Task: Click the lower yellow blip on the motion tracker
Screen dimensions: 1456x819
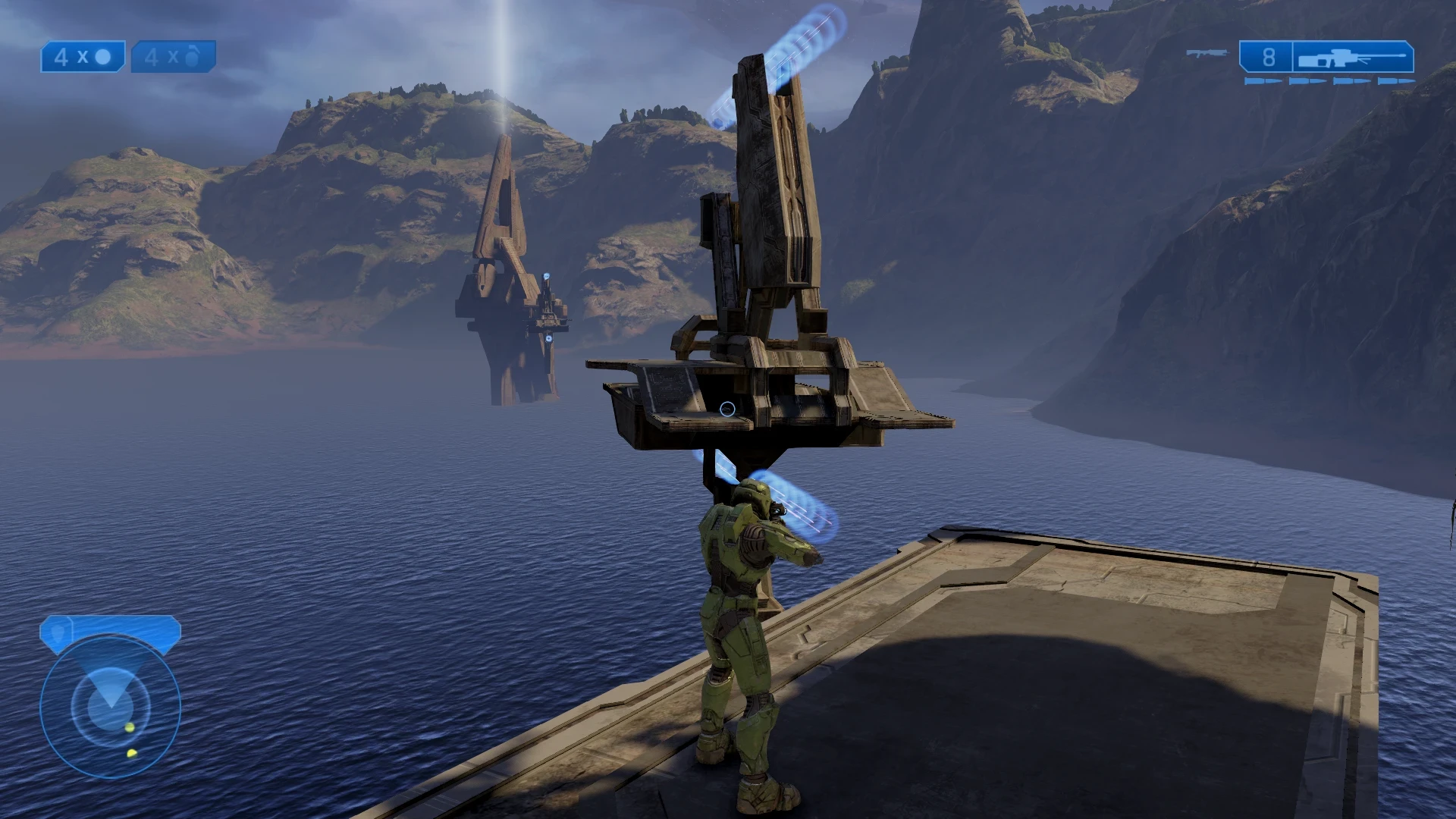Action: coord(131,753)
